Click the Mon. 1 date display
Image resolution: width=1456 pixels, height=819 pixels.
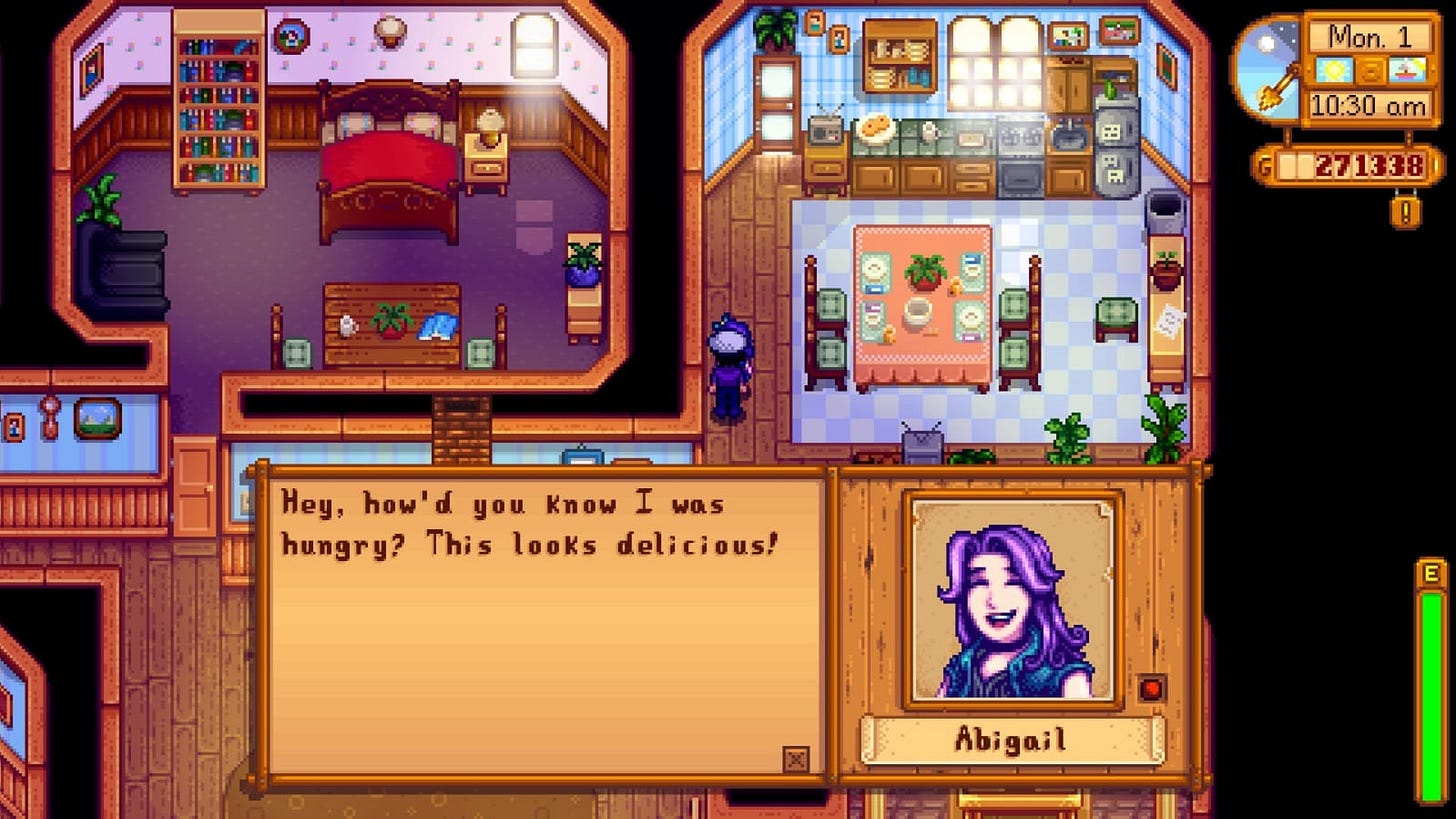tap(1370, 35)
